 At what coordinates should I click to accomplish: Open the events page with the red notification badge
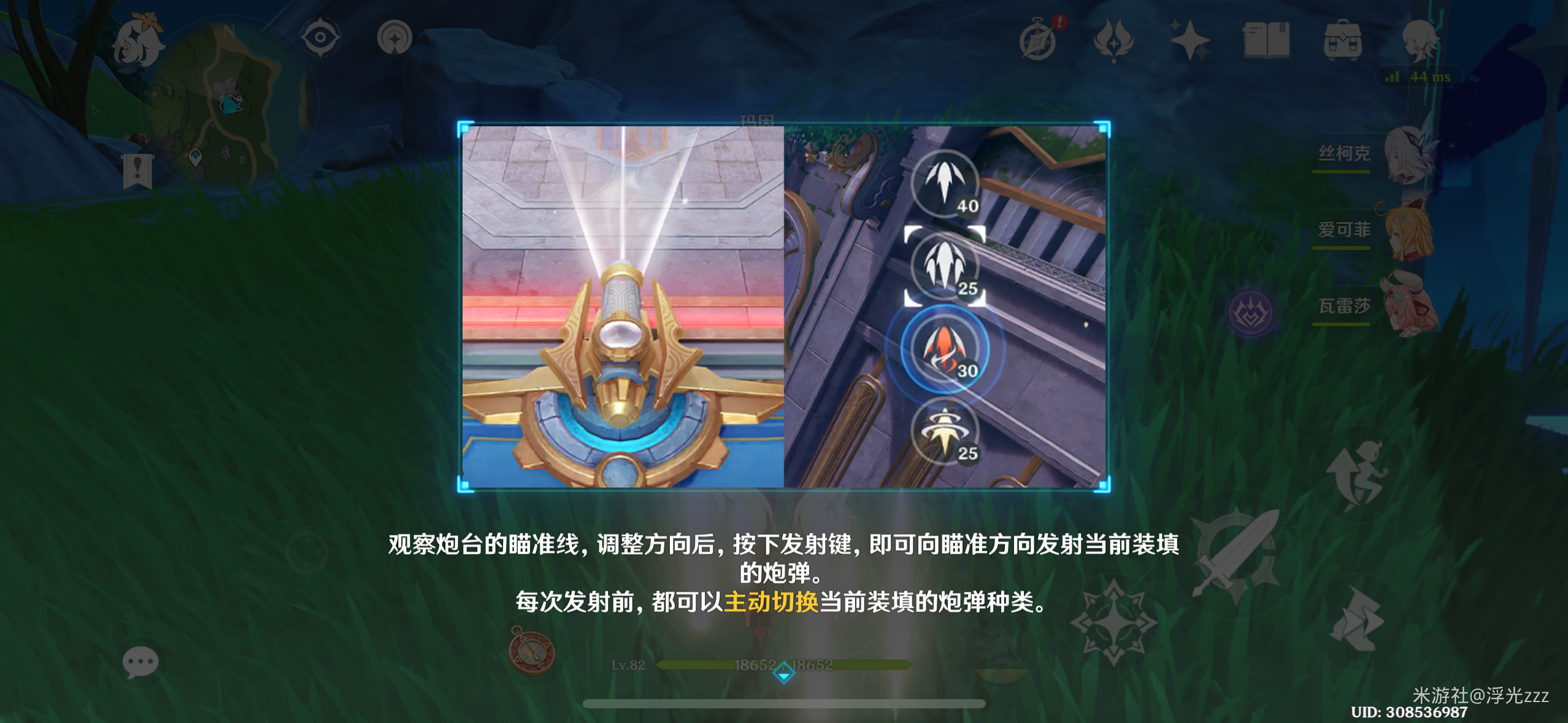click(x=1039, y=38)
